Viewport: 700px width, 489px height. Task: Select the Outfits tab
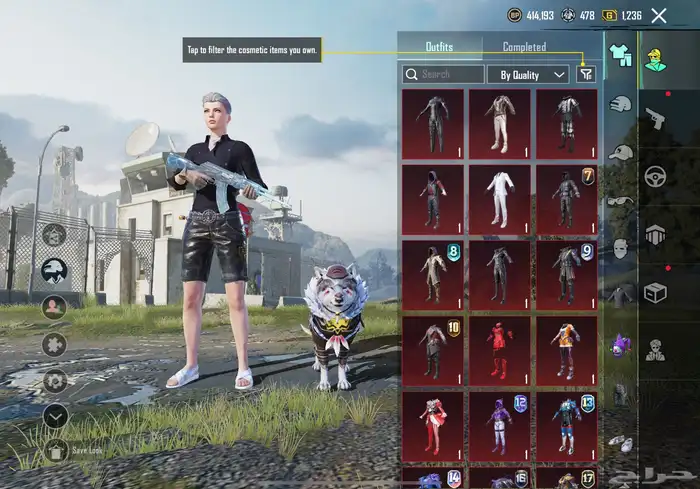tap(439, 47)
